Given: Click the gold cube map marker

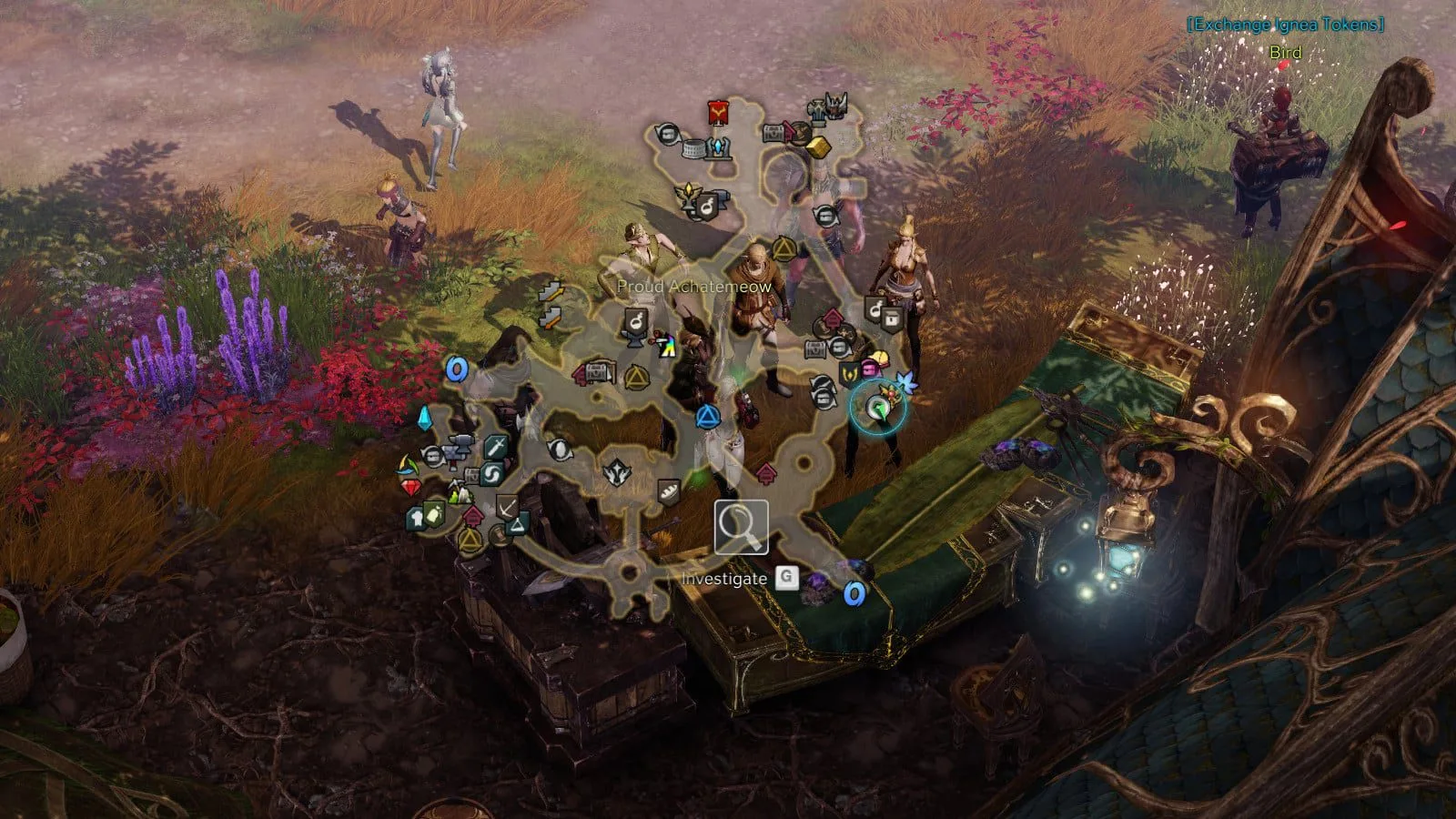Looking at the screenshot, I should click(818, 147).
